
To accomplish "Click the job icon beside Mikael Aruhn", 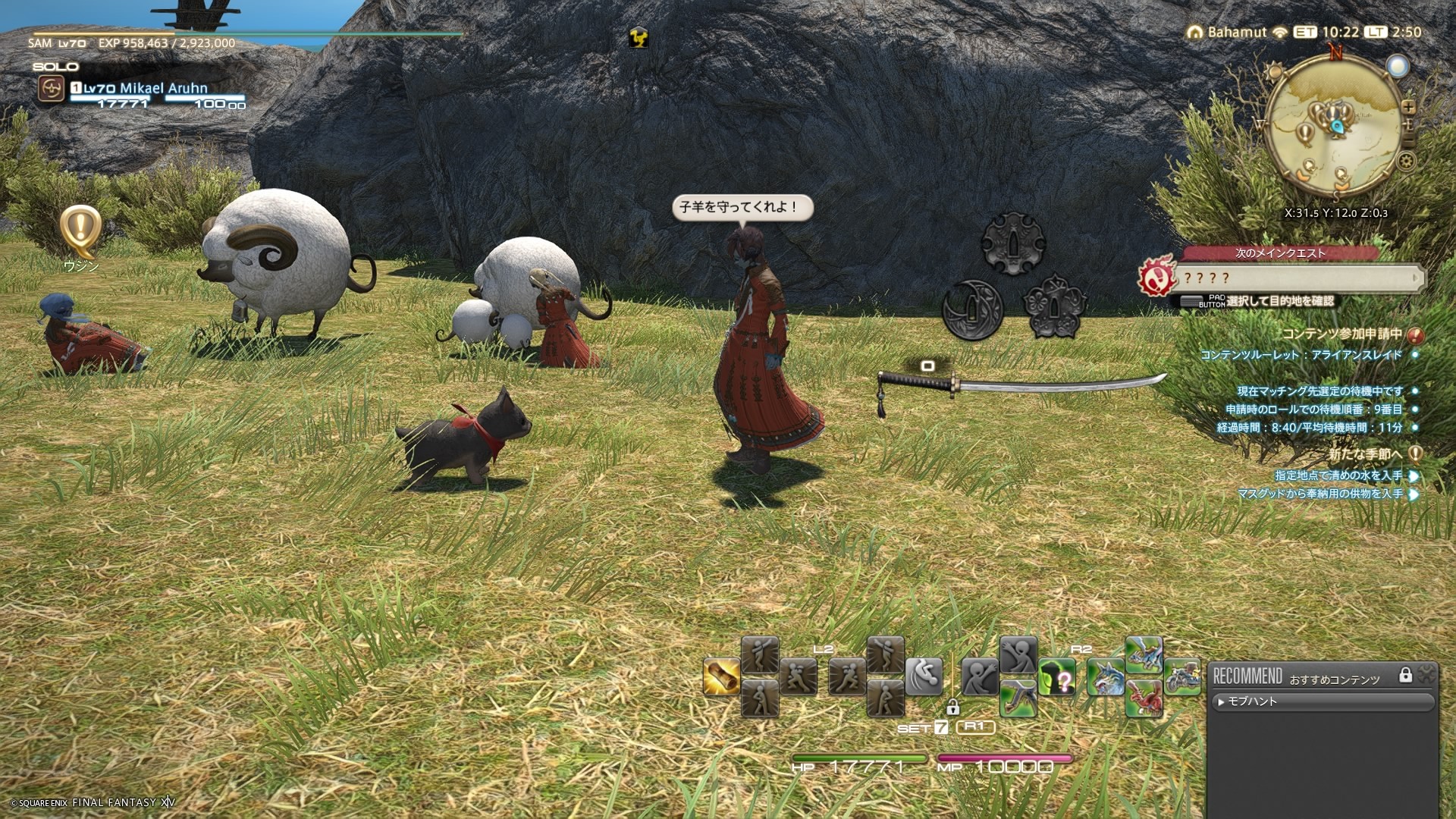I will (x=51, y=90).
